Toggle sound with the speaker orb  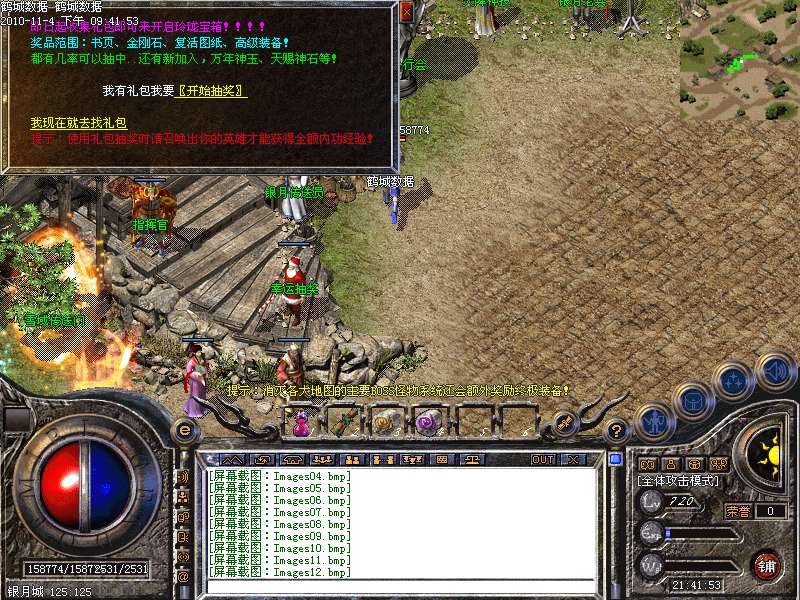point(774,369)
